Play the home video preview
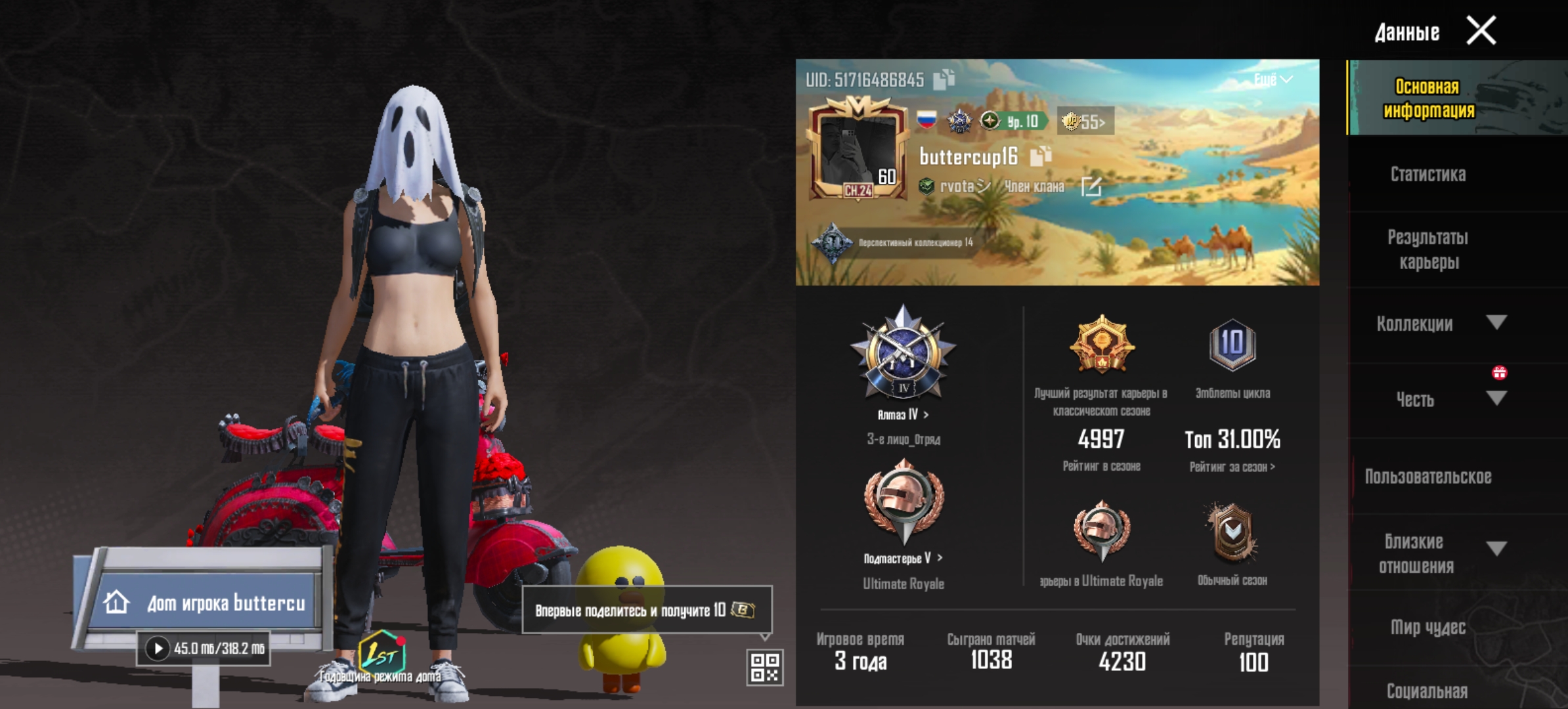Viewport: 1568px width, 709px height. pos(158,649)
